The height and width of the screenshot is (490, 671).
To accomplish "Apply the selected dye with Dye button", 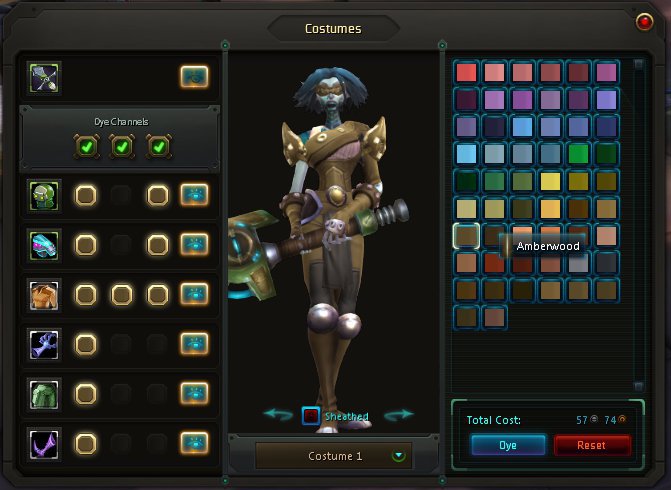I will (x=508, y=445).
